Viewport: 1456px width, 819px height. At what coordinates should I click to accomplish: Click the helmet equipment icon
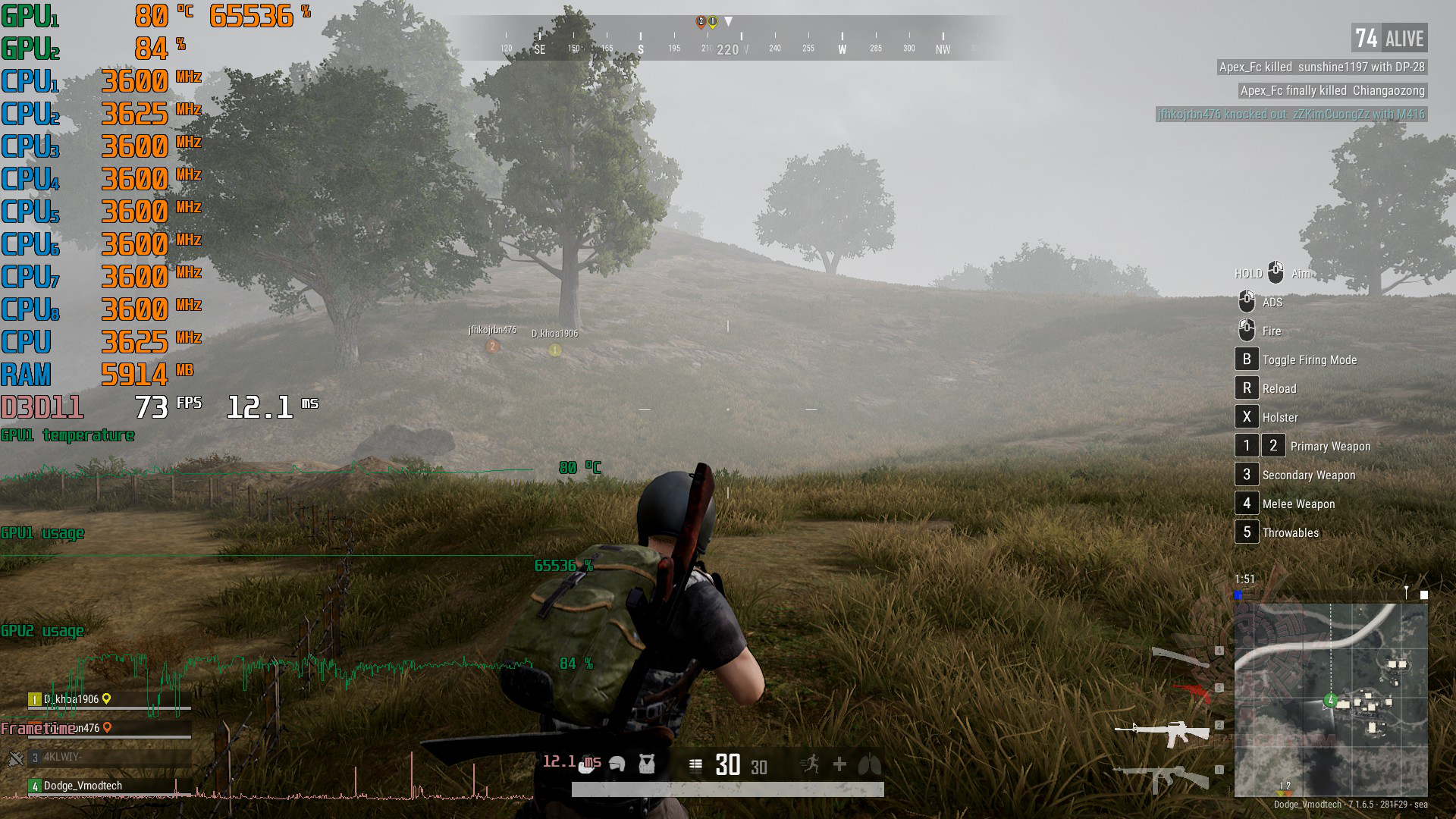tap(617, 764)
